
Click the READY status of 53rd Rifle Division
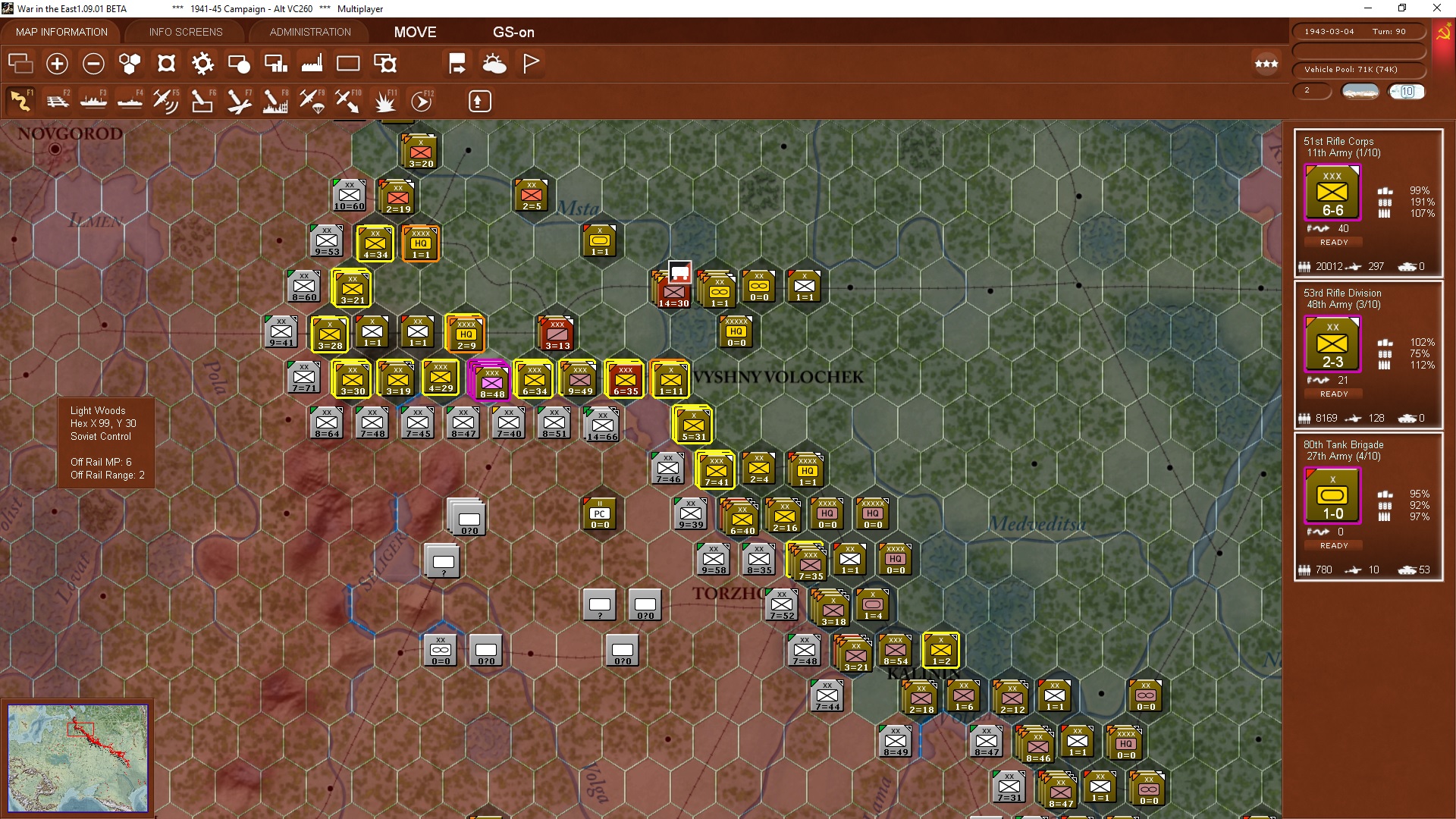(1333, 394)
